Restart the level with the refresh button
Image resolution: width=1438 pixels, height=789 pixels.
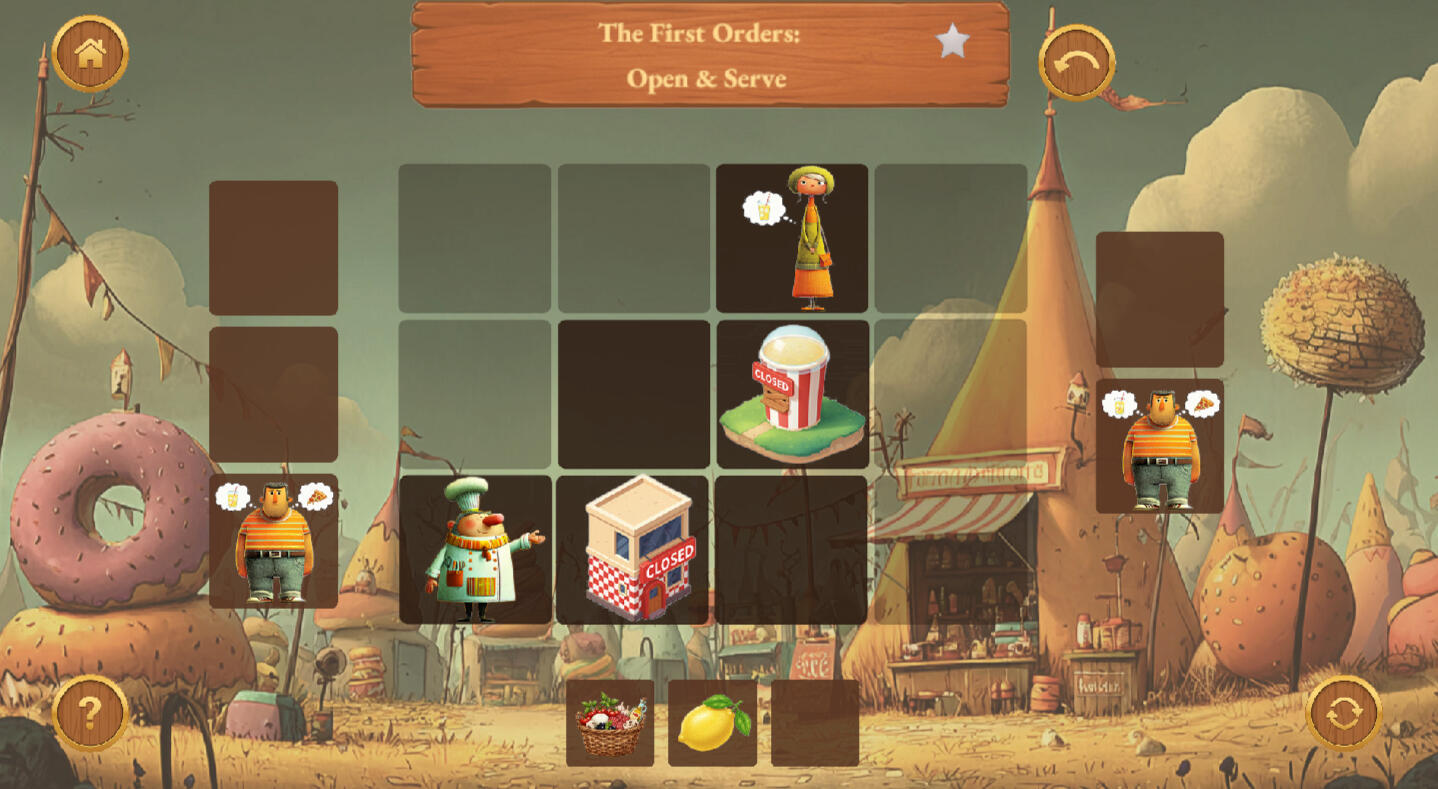1344,713
